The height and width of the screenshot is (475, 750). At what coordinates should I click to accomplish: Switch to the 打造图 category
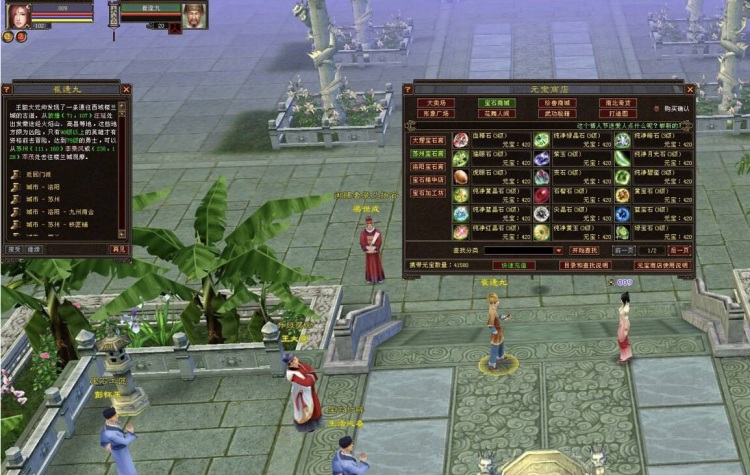[x=617, y=113]
